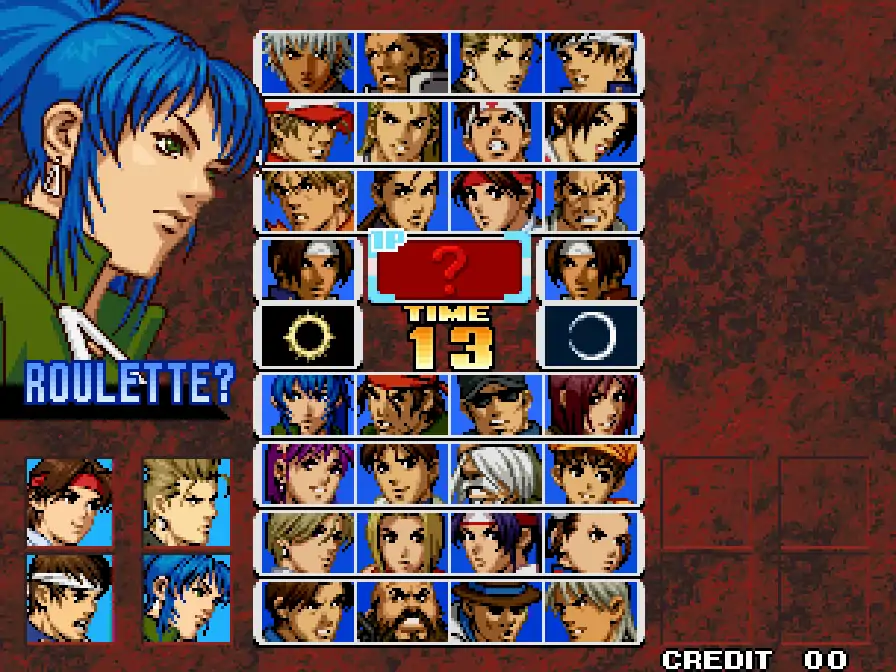Viewport: 896px width, 672px height.
Task: Pick Maxima's portrait beside K'
Action: 402,62
